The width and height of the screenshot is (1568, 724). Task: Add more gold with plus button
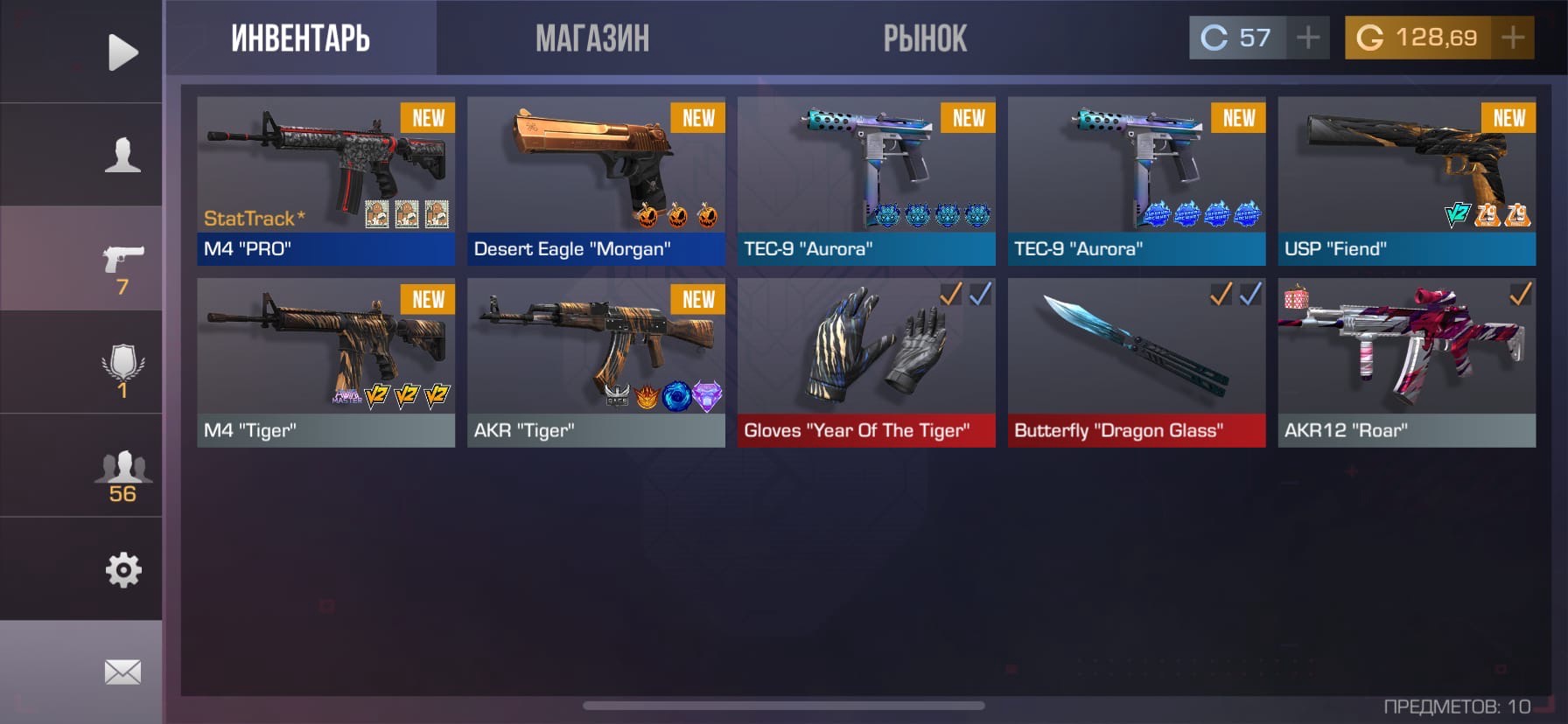(x=1512, y=38)
